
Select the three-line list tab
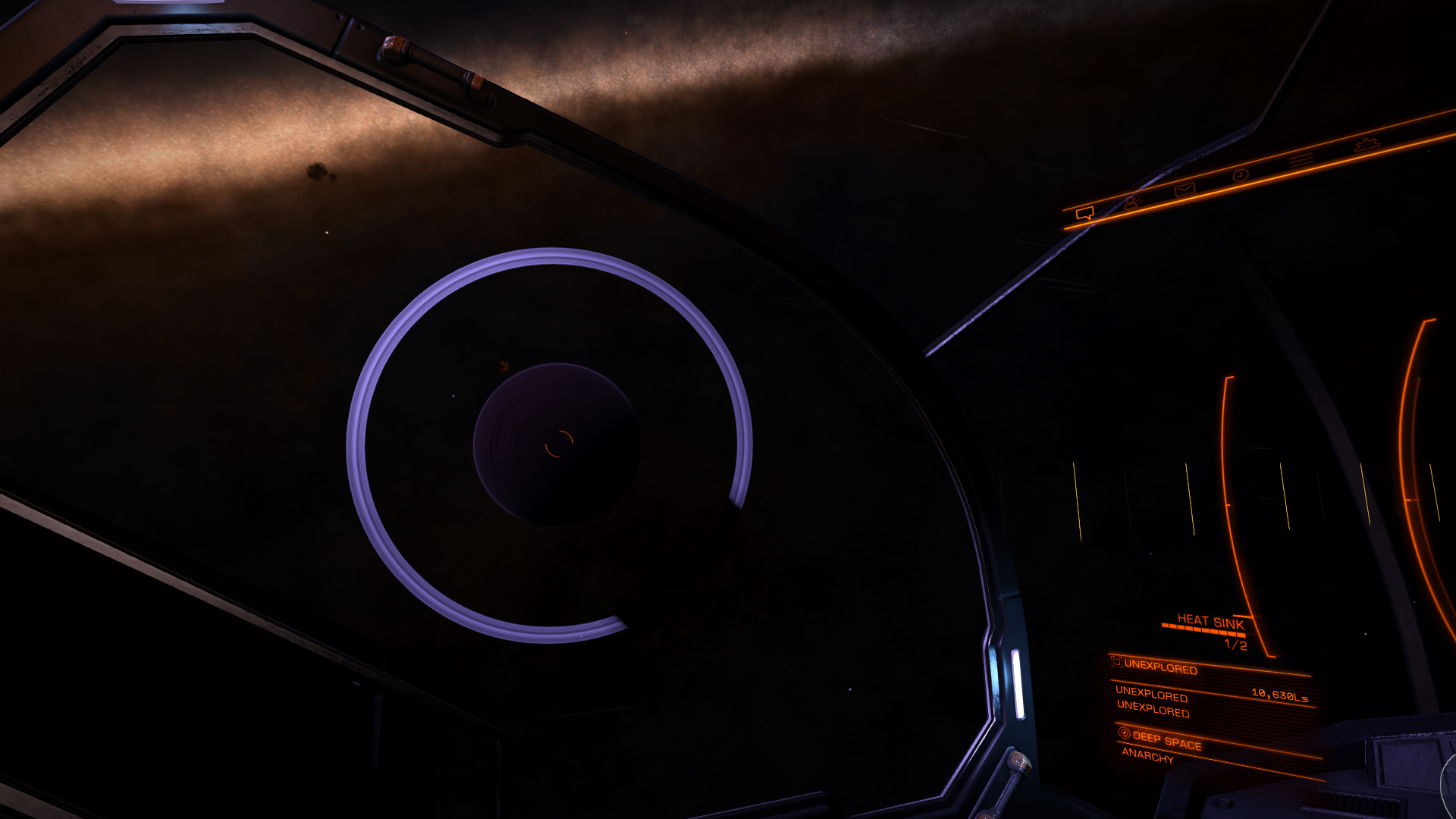click(1301, 160)
